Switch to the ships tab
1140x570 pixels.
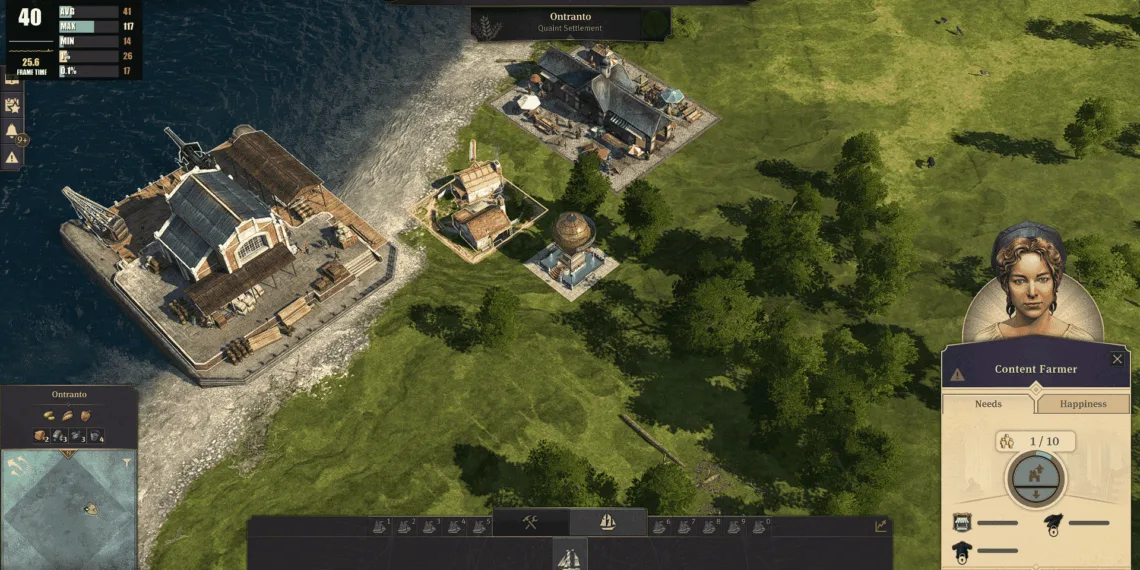(x=607, y=522)
